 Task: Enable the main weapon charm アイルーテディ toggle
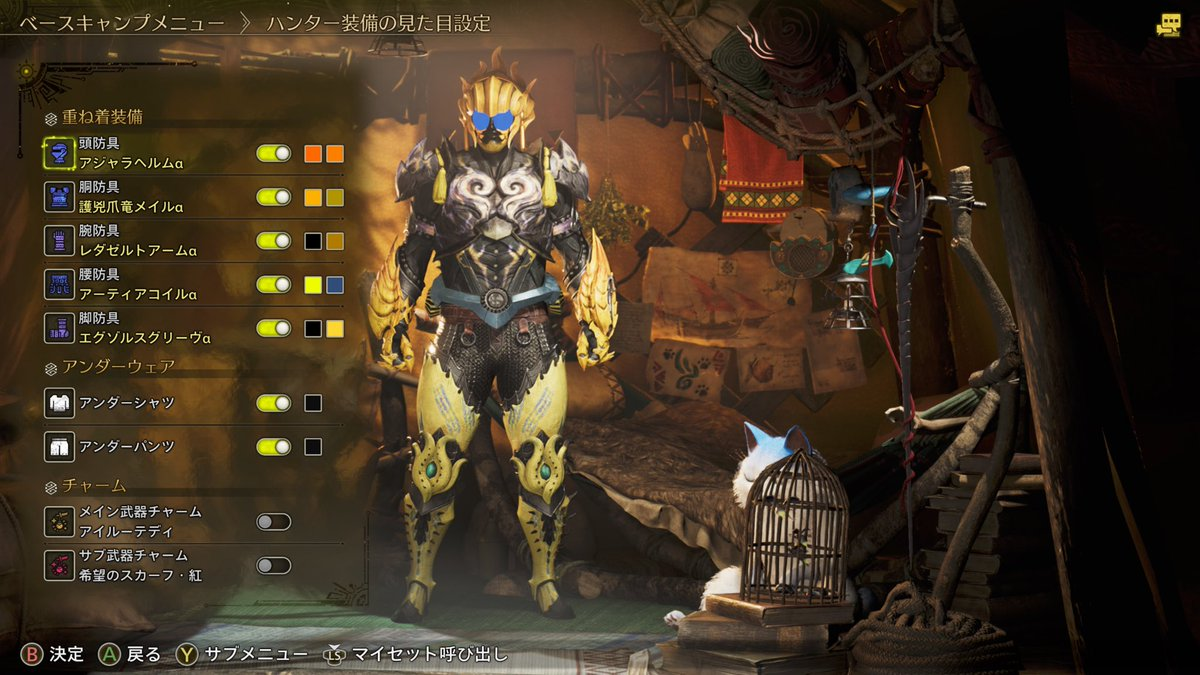[273, 521]
